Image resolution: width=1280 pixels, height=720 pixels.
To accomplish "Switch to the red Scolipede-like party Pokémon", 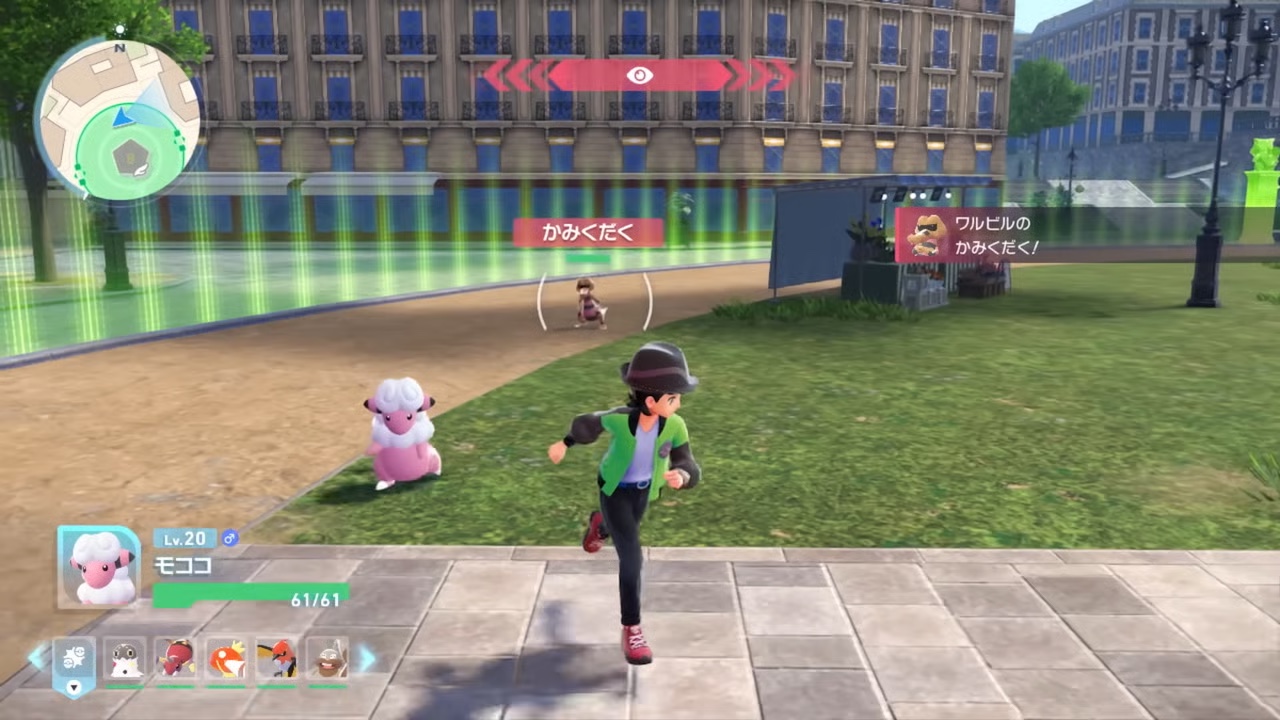I will (x=176, y=658).
